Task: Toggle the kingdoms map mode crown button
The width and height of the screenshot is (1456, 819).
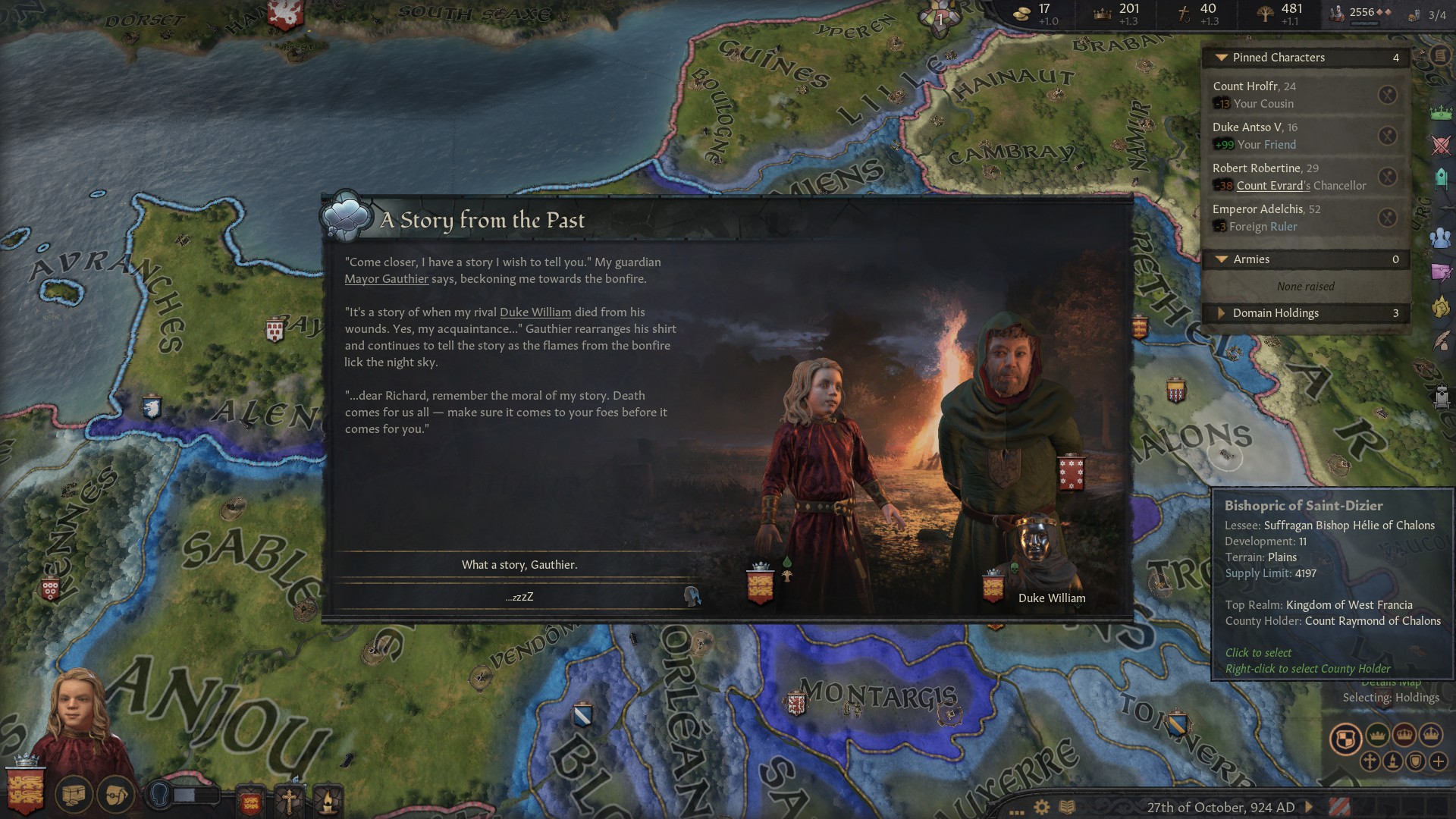Action: coord(1404,736)
